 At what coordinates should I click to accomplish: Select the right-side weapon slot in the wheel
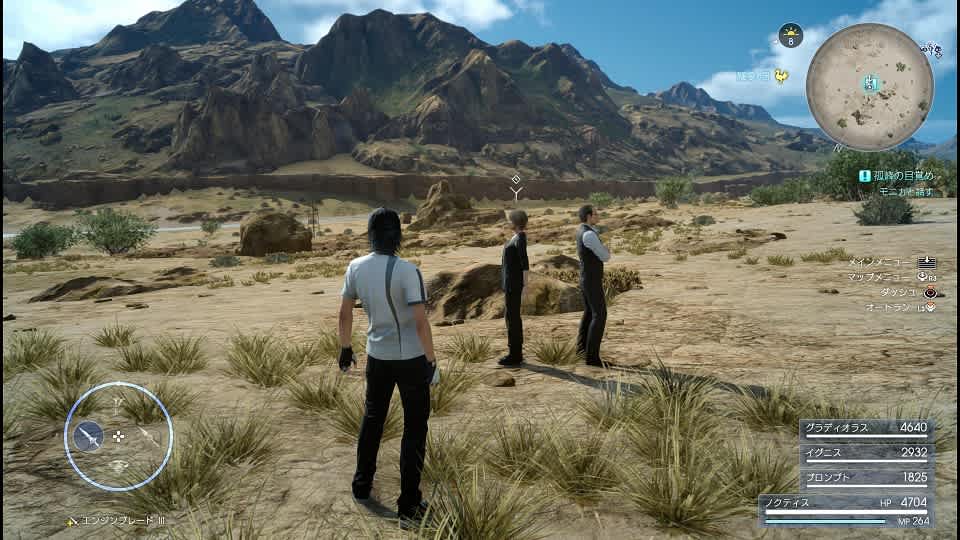[x=149, y=436]
